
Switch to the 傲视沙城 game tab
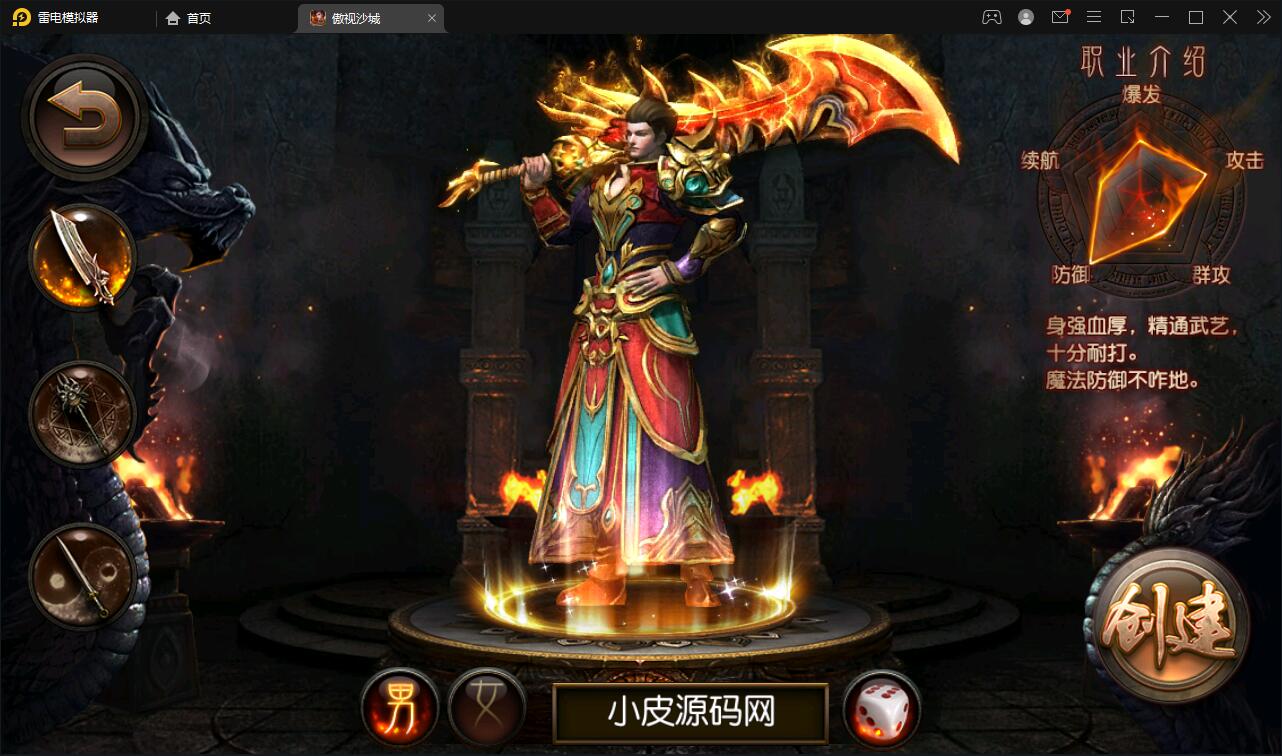355,17
